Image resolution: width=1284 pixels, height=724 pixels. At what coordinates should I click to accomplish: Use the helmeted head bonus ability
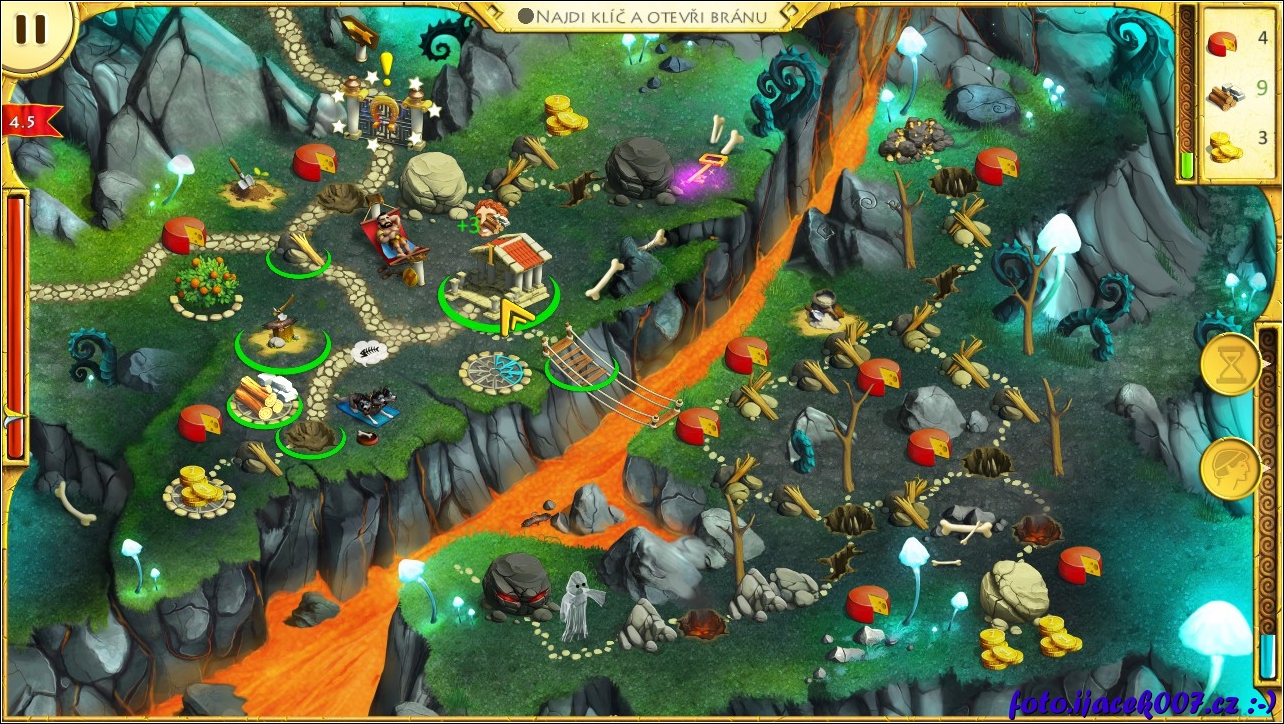tap(1231, 468)
